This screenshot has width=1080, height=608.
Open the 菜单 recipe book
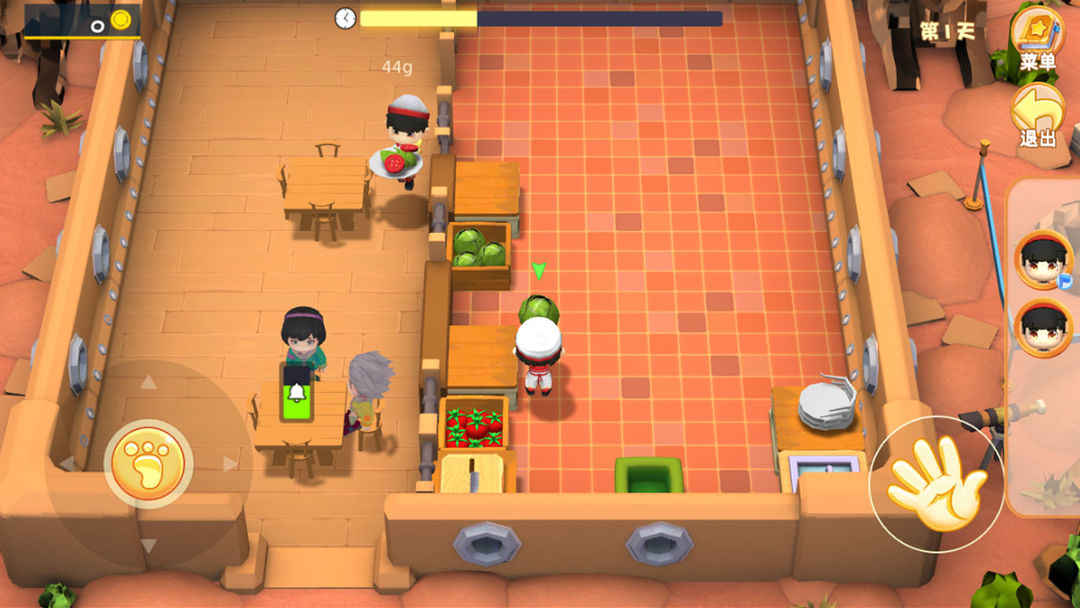1038,34
